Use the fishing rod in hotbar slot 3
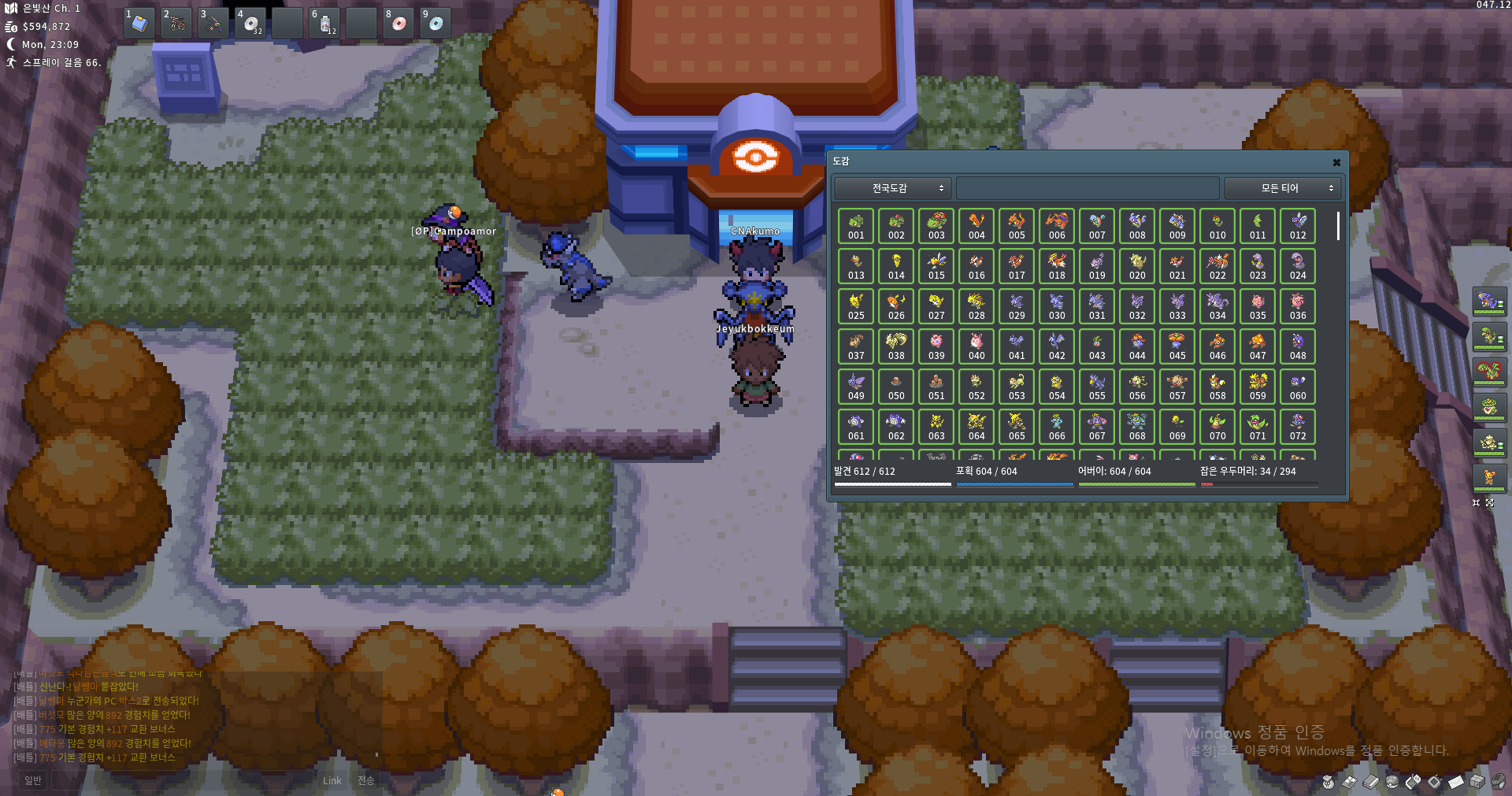Image resolution: width=1512 pixels, height=796 pixels. point(213,24)
